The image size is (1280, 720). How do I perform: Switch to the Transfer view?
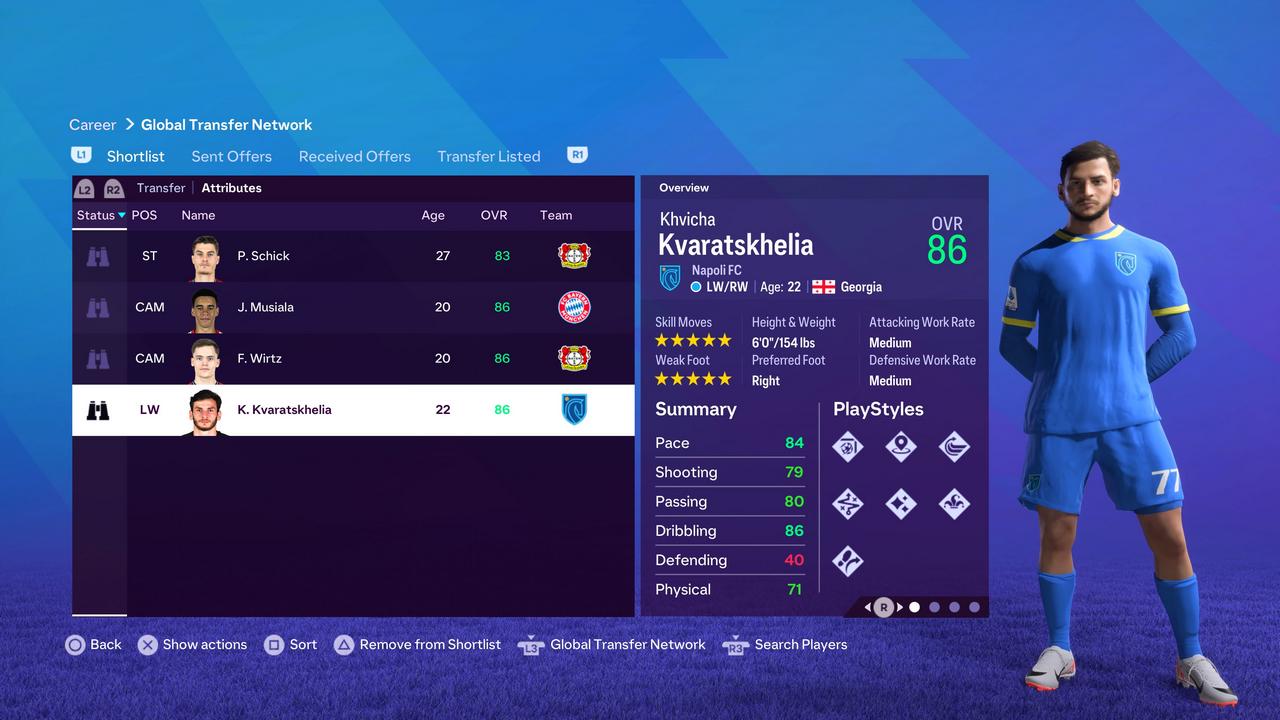161,188
